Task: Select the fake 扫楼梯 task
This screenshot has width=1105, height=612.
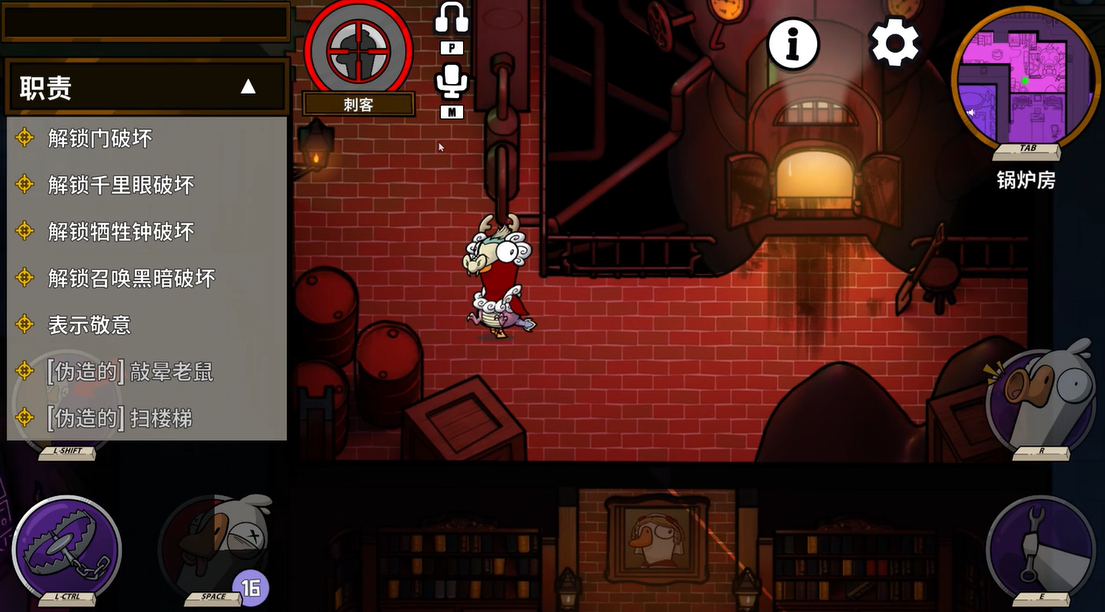Action: (x=119, y=418)
